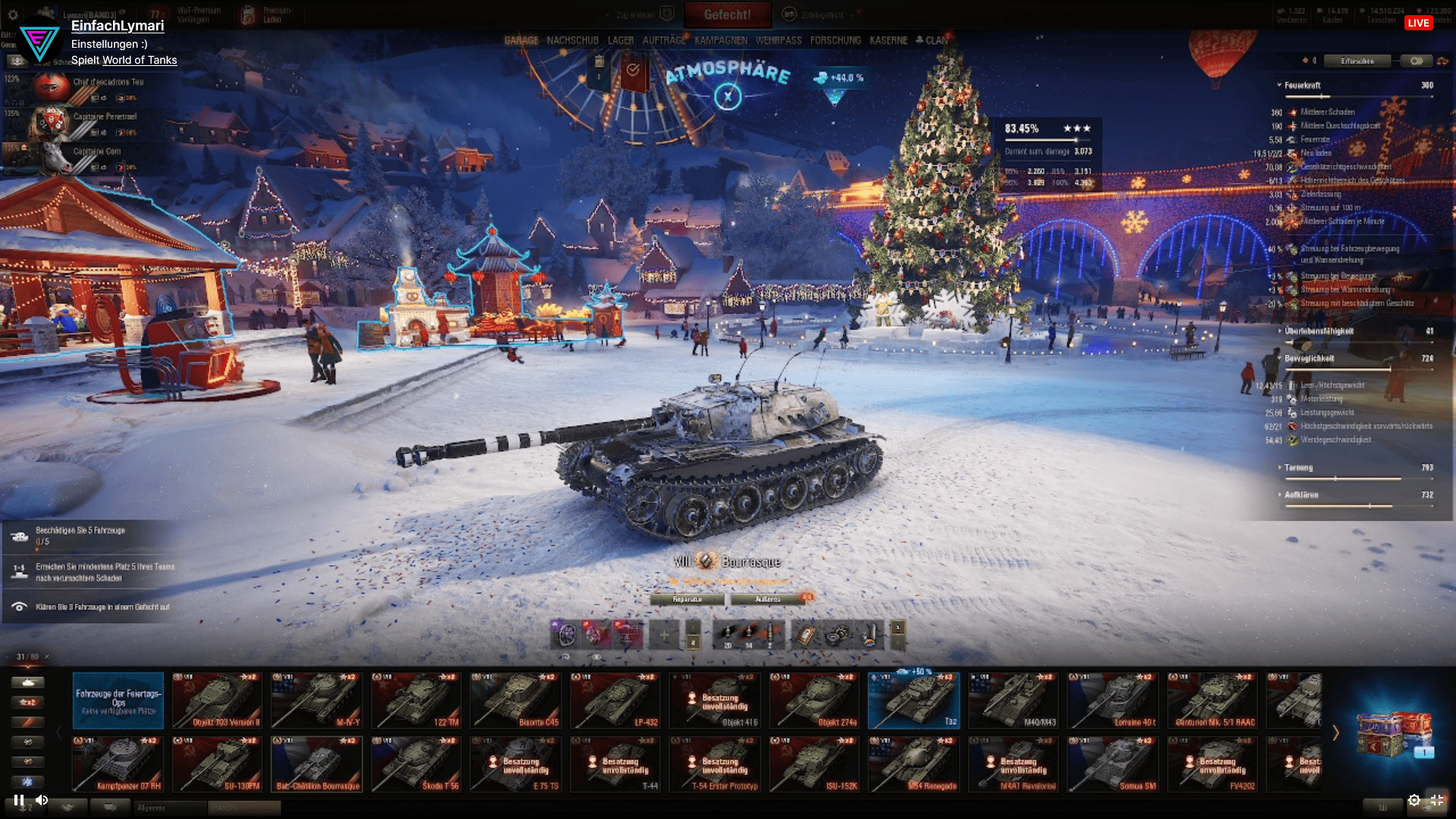
Task: Add equipment in the empty plus slot
Action: [664, 635]
